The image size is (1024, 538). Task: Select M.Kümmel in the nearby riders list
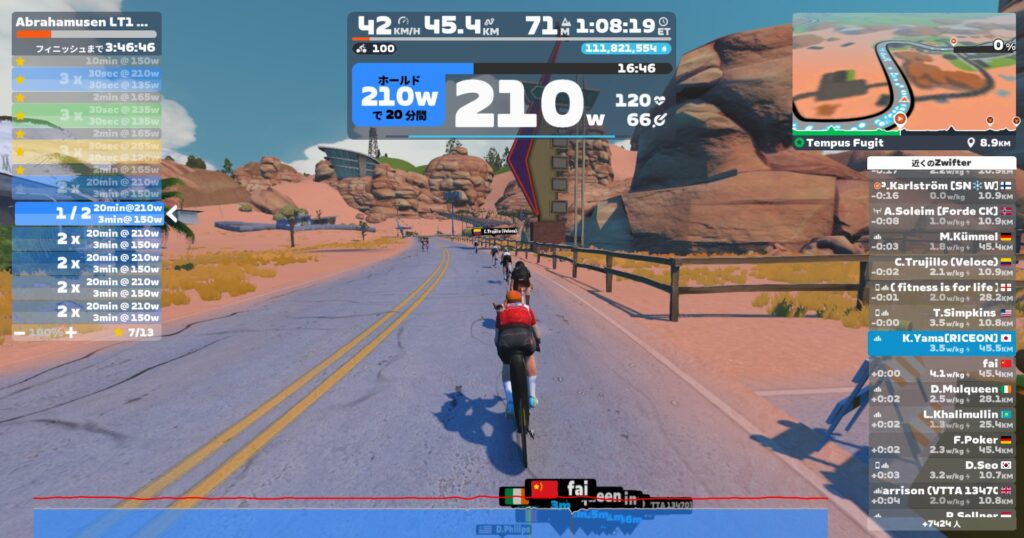click(941, 241)
